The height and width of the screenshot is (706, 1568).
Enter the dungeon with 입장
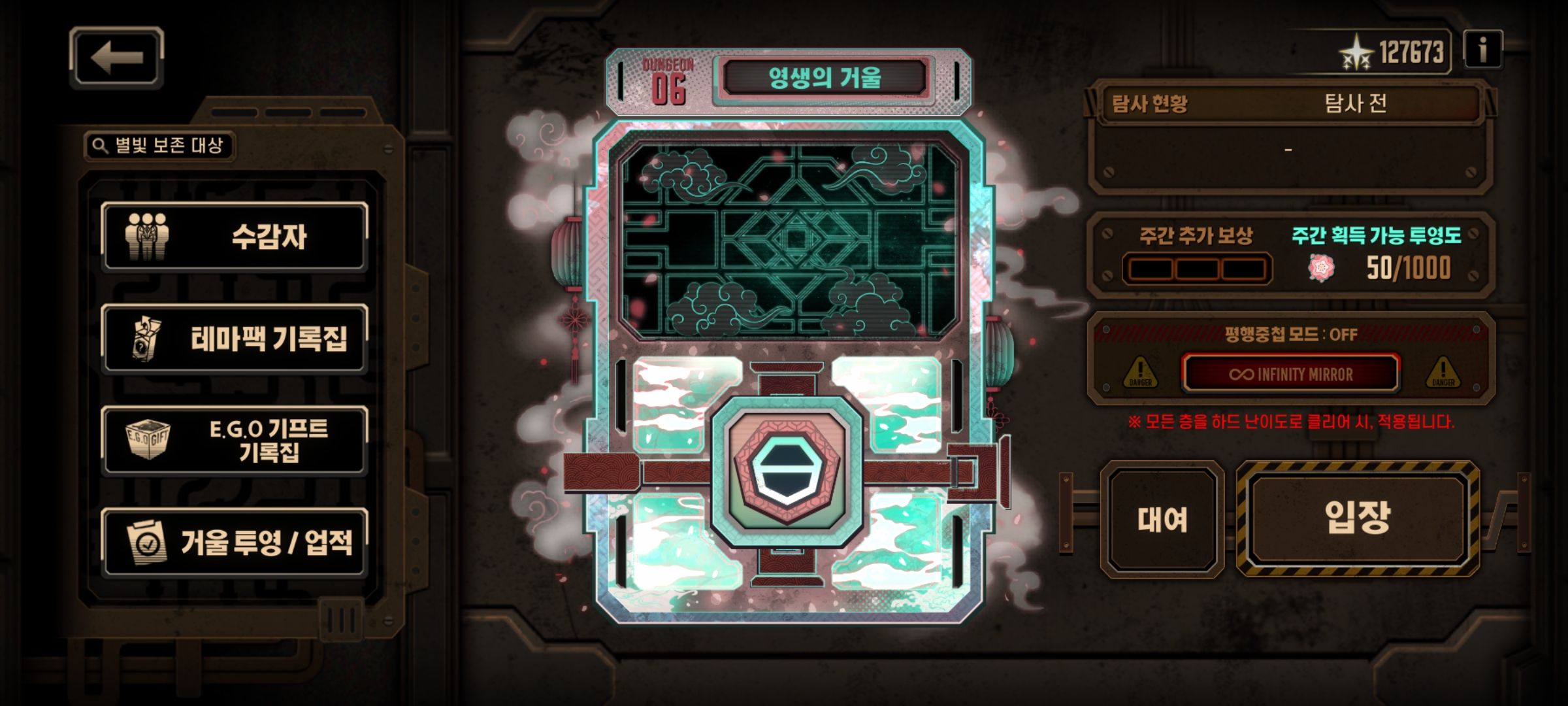click(x=1358, y=518)
